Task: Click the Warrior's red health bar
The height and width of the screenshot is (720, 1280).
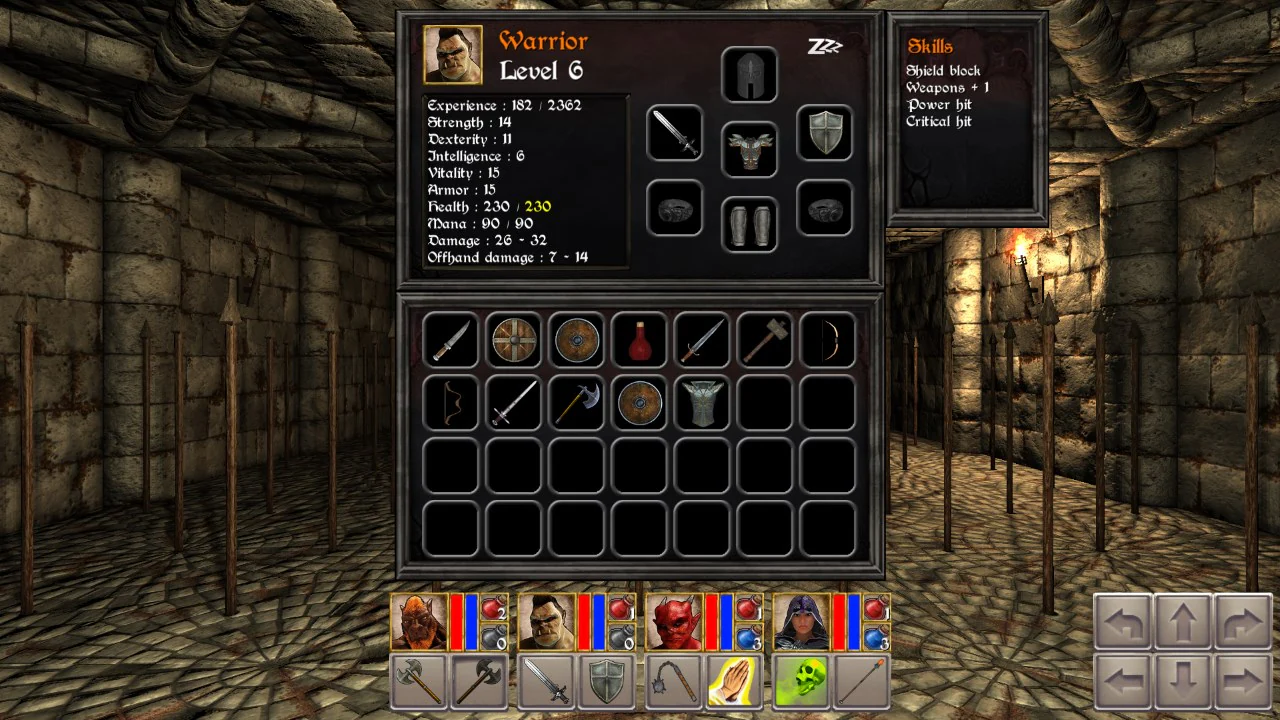Action: [x=582, y=620]
